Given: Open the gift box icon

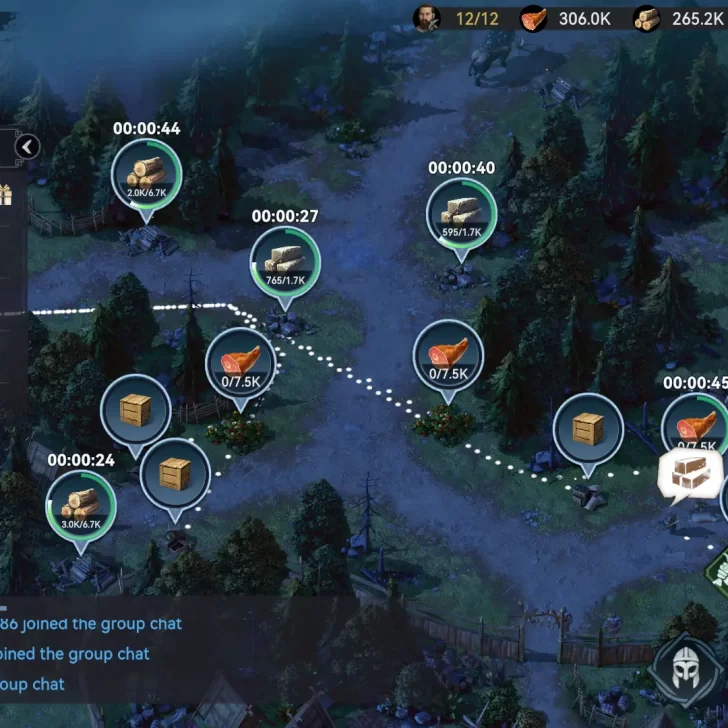Looking at the screenshot, I should coord(5,194).
